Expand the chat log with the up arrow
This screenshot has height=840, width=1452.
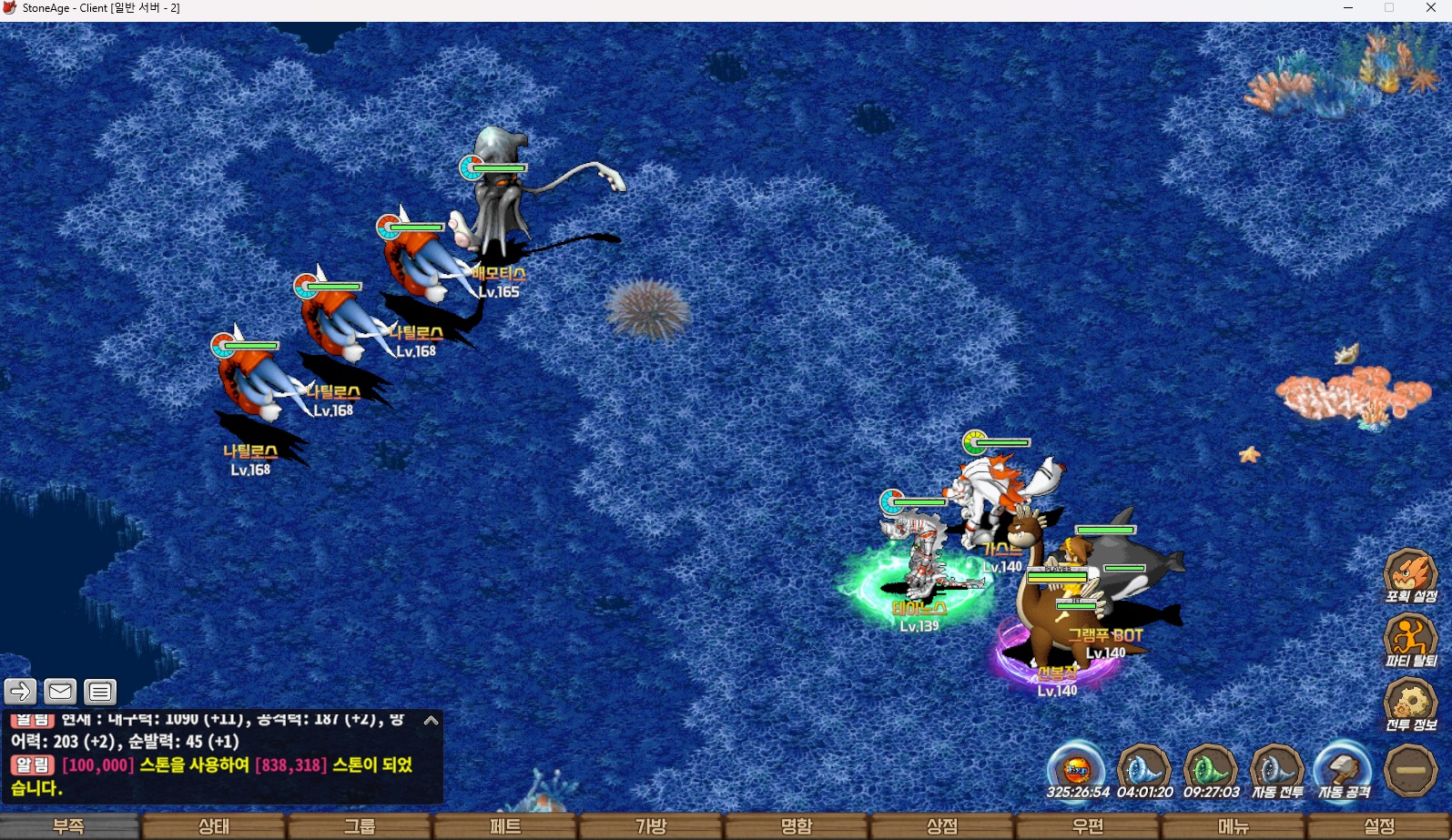coord(431,721)
